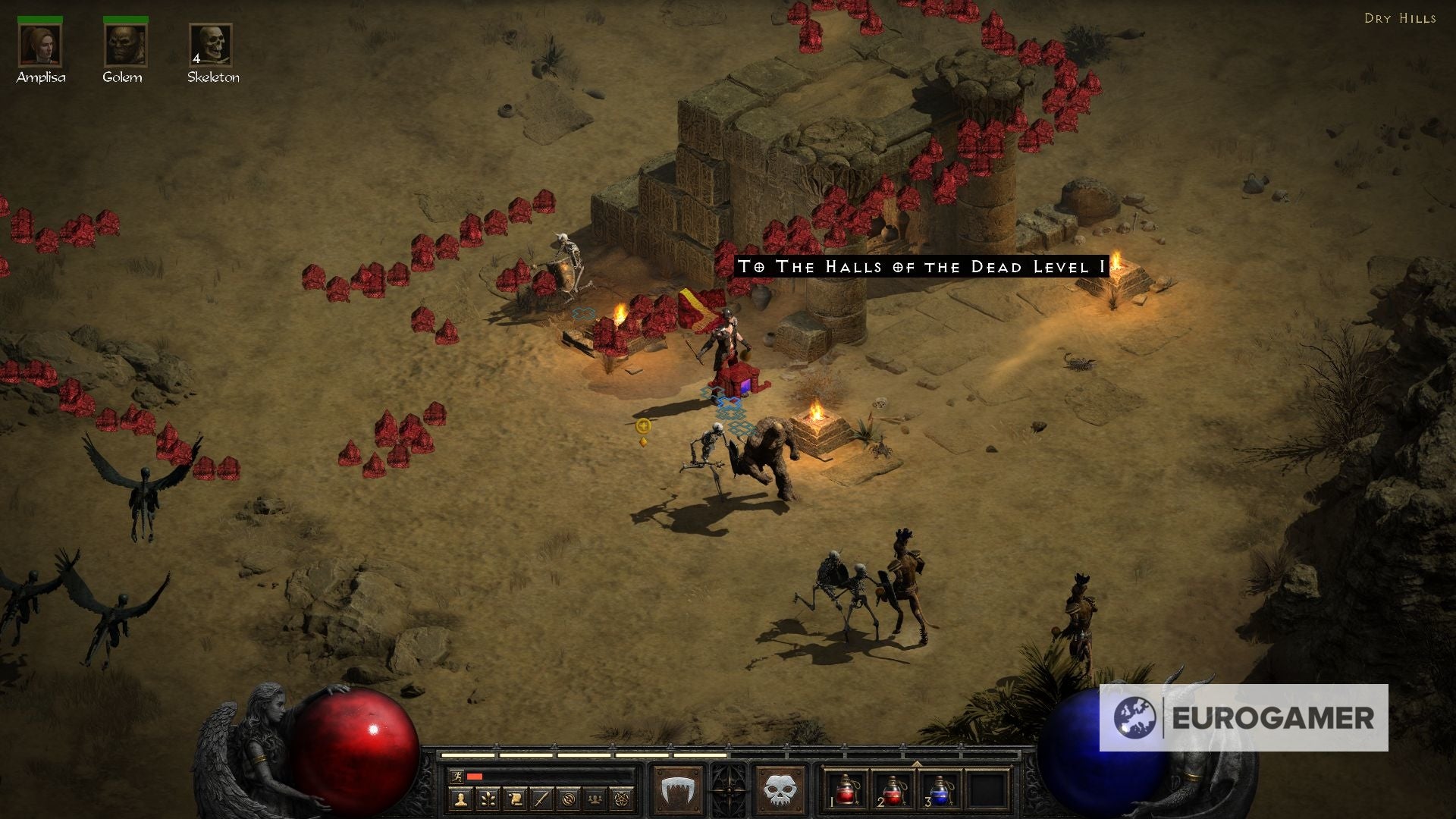Use the blue mana potion in belt slot 3

939,790
